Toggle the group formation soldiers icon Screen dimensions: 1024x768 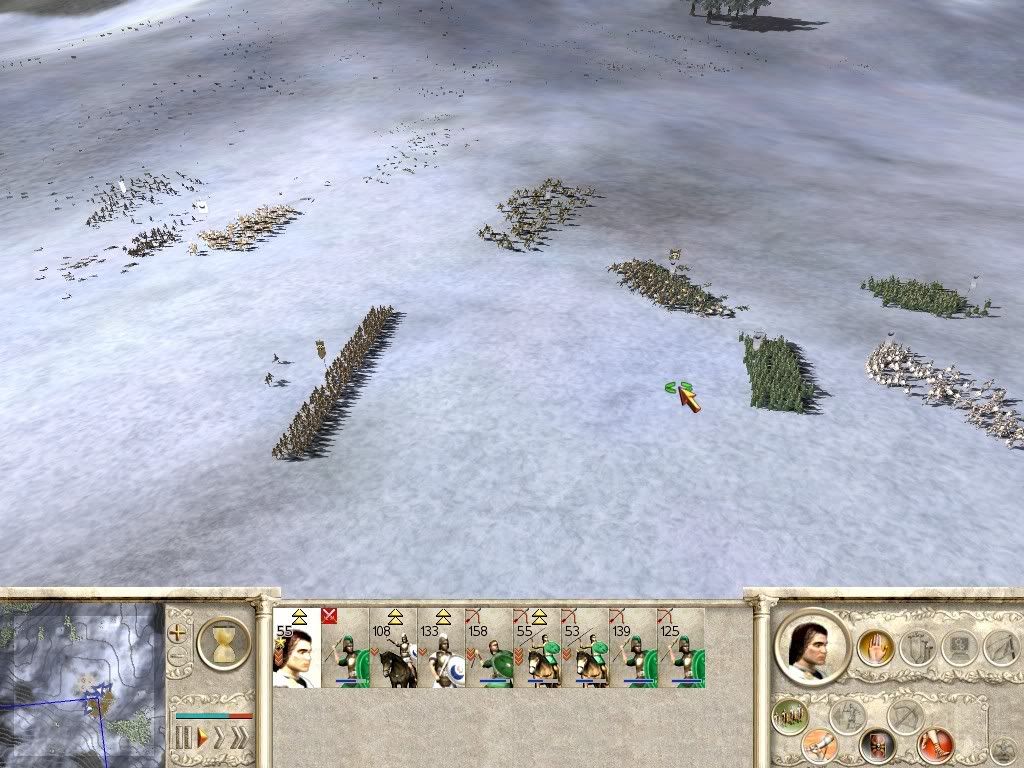(x=791, y=716)
